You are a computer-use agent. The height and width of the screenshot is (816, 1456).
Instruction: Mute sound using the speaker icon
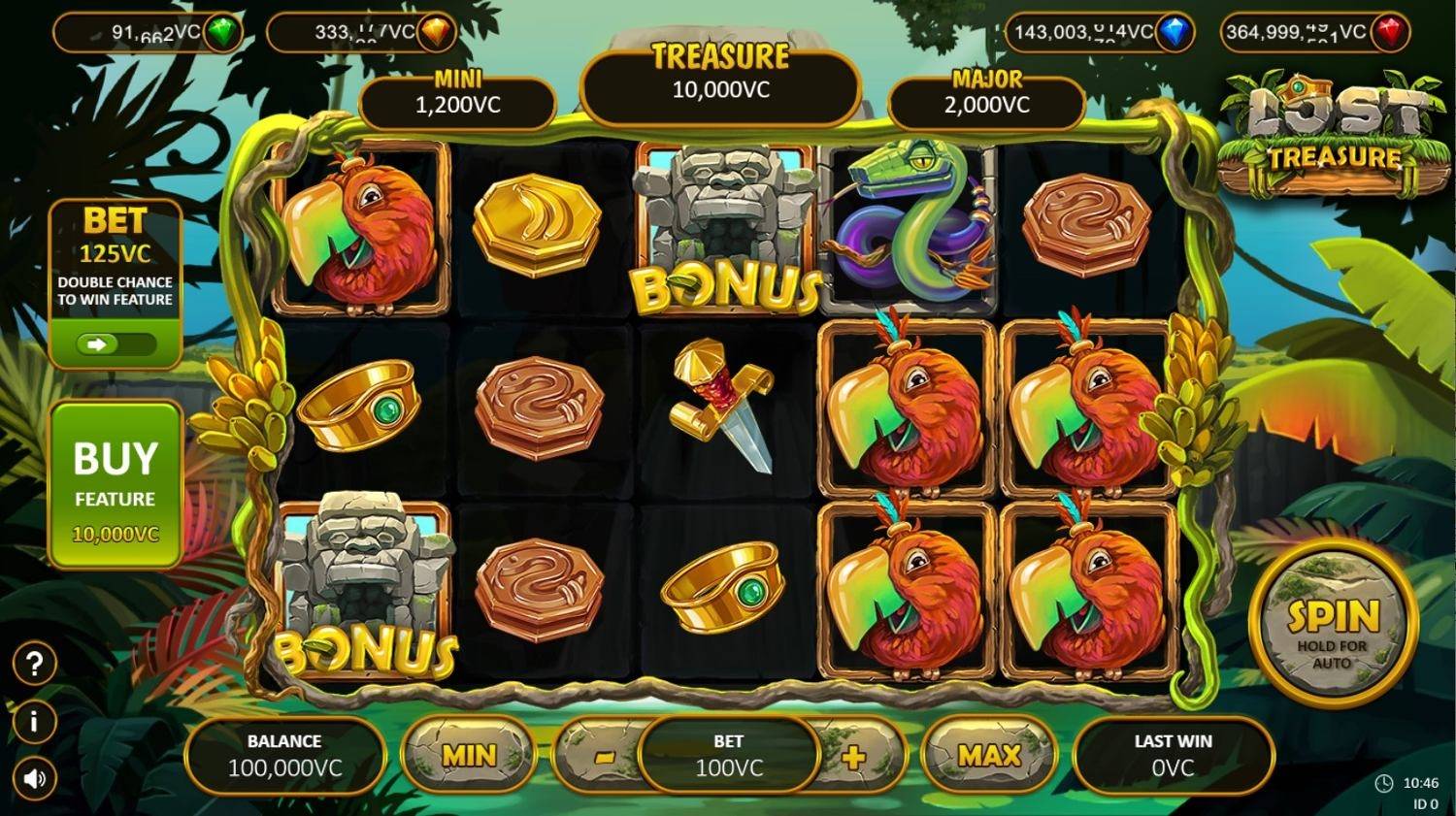click(x=35, y=779)
